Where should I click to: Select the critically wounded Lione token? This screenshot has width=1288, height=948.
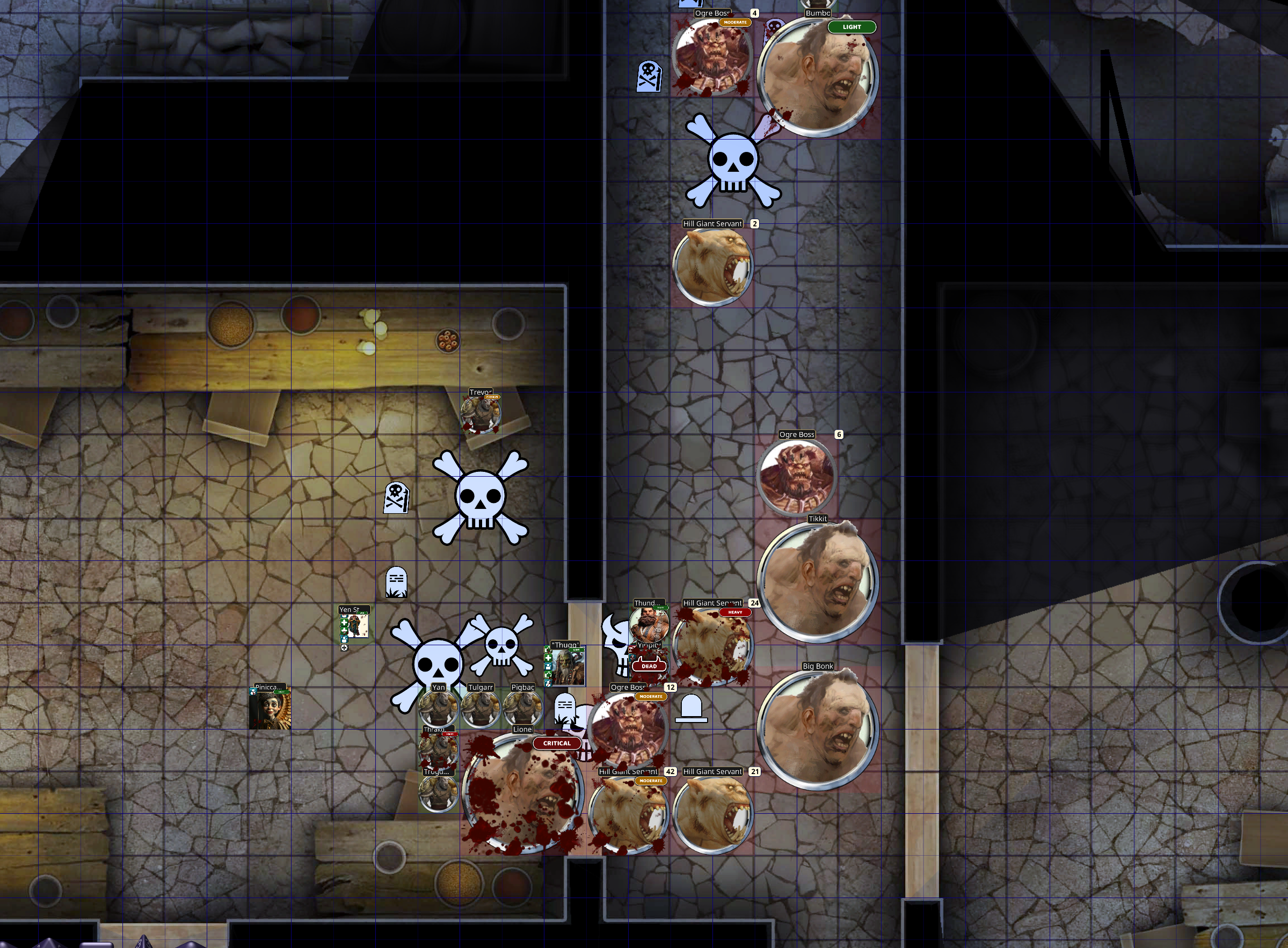522,793
